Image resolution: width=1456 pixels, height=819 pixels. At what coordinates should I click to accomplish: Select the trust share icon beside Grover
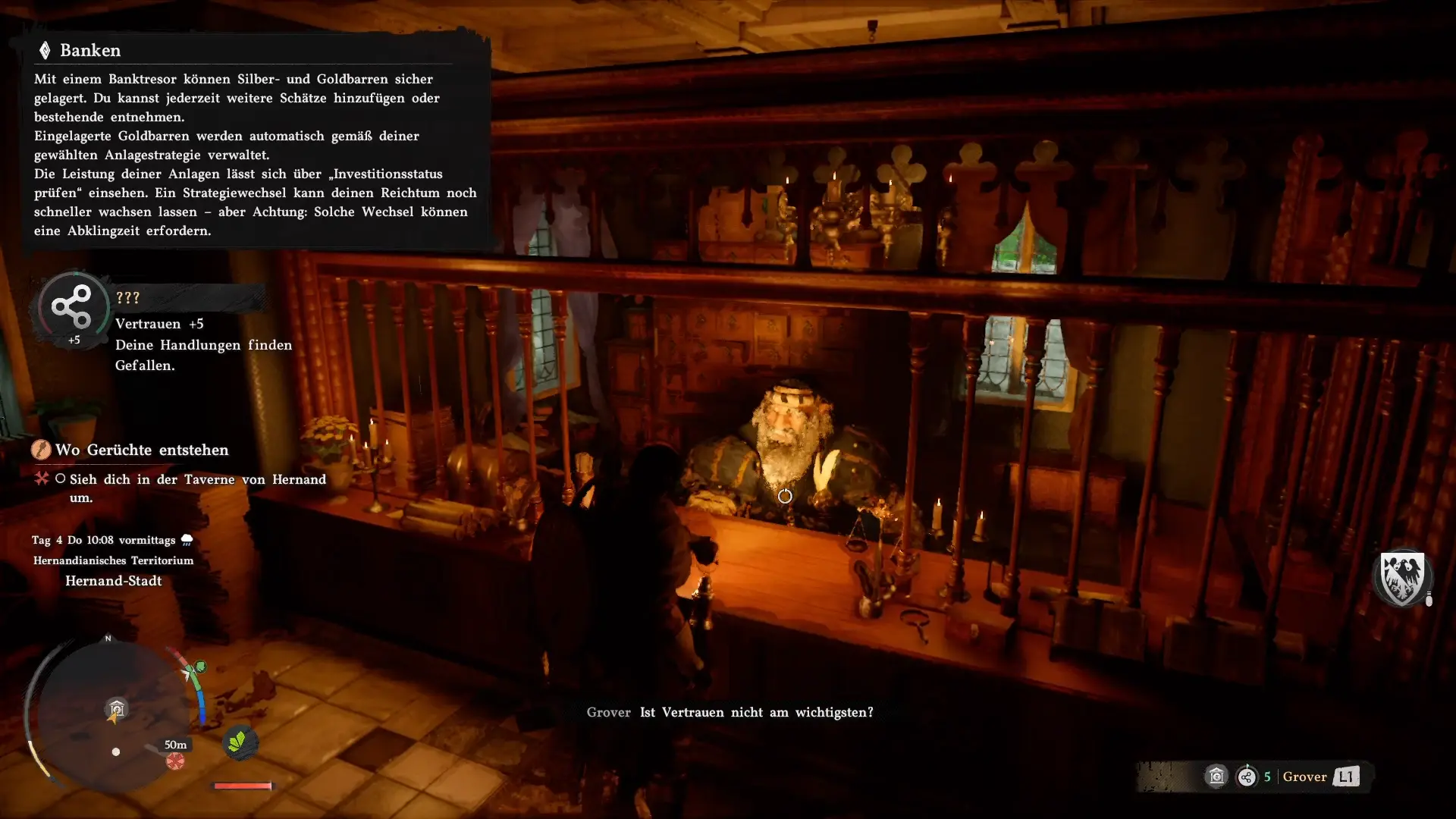pos(1247,777)
